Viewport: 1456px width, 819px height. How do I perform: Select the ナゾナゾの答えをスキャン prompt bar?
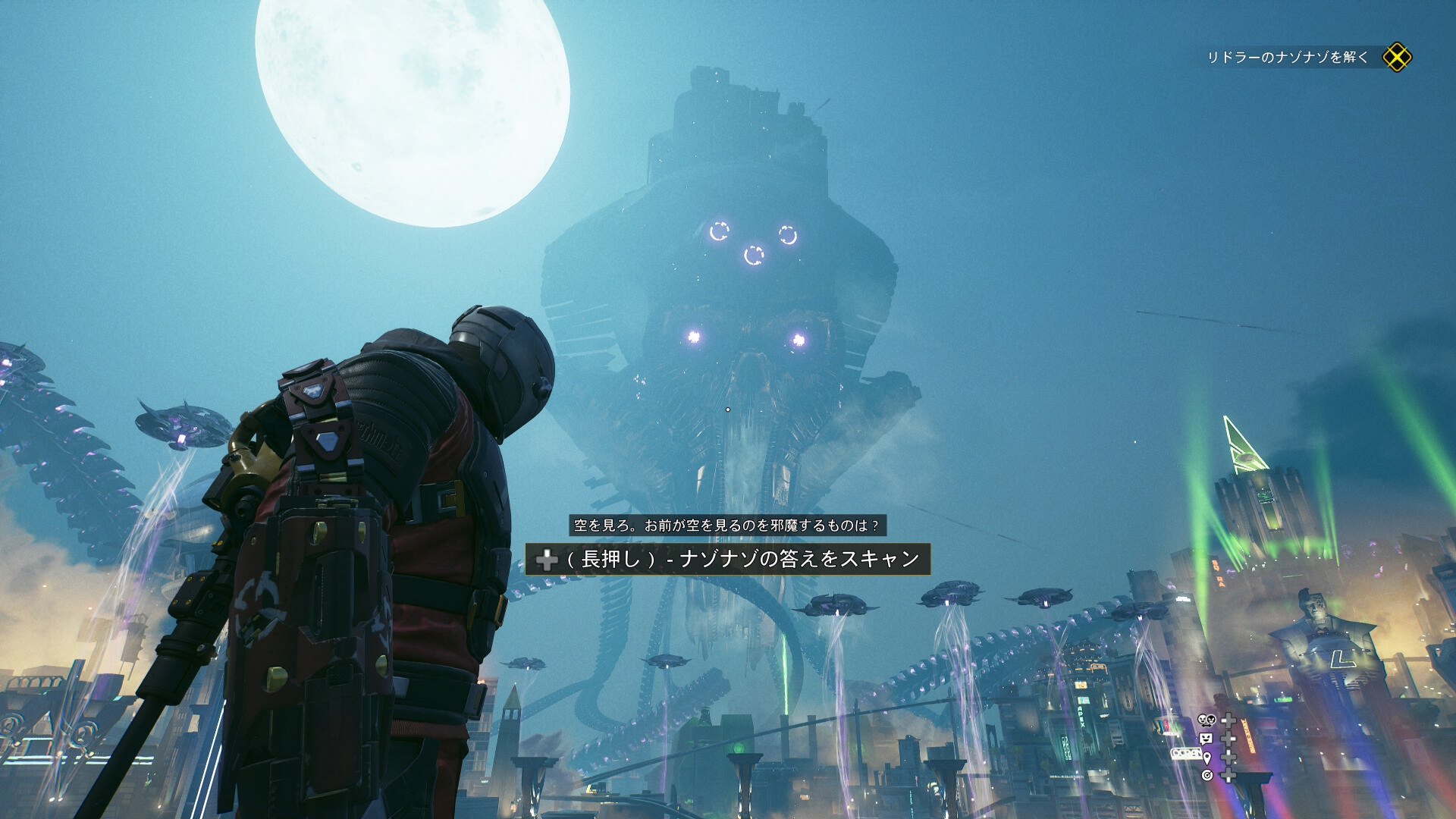pos(727,560)
